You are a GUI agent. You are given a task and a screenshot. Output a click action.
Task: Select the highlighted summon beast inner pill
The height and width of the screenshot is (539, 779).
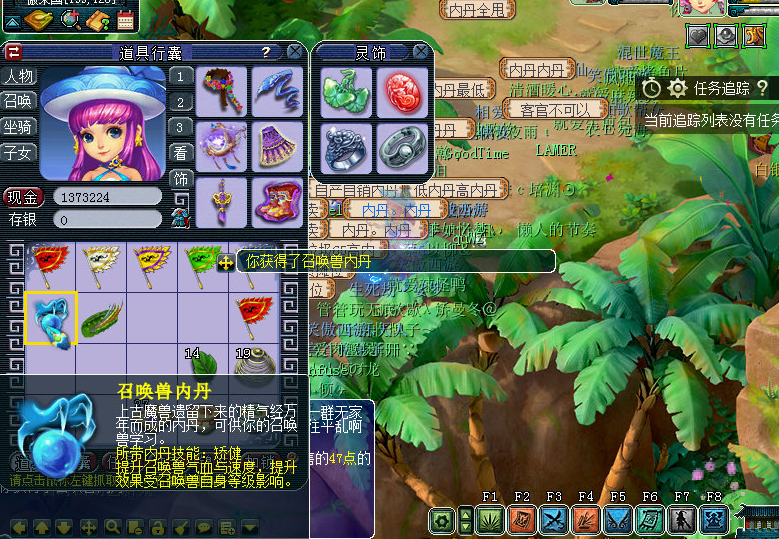(50, 318)
